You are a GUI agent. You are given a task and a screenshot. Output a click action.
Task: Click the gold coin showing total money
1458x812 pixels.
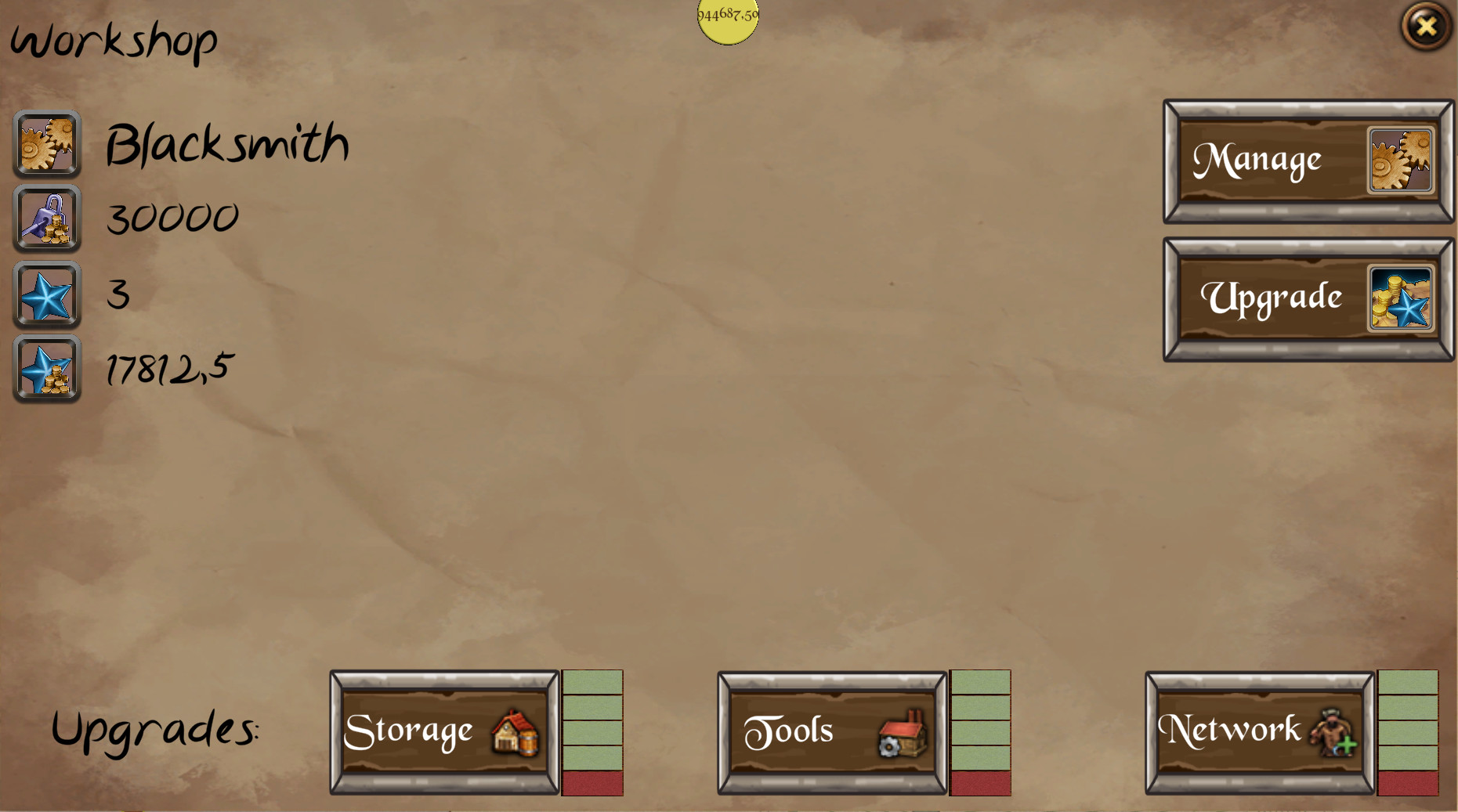pyautogui.click(x=727, y=20)
